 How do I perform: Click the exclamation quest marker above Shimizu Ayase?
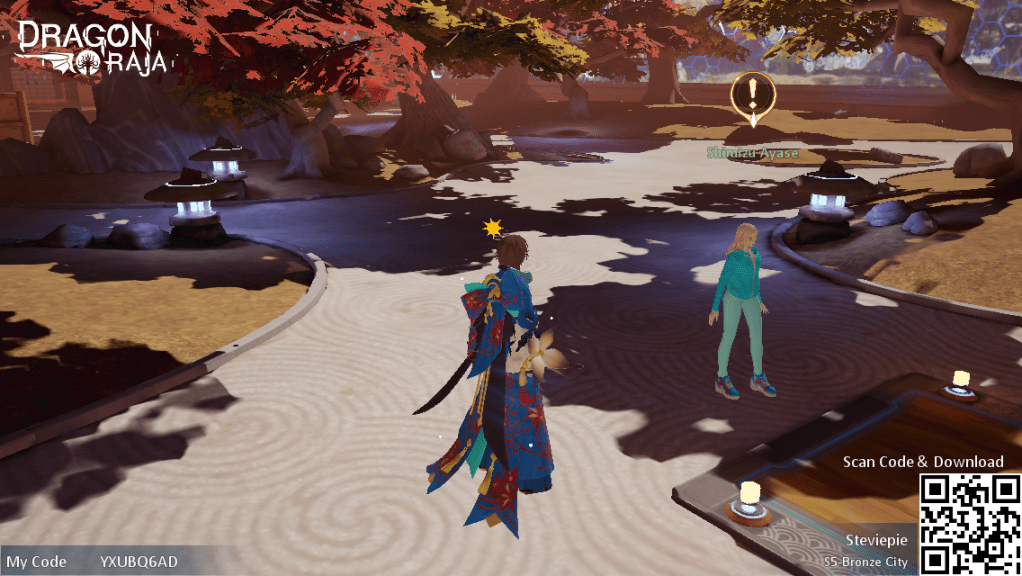pyautogui.click(x=753, y=97)
